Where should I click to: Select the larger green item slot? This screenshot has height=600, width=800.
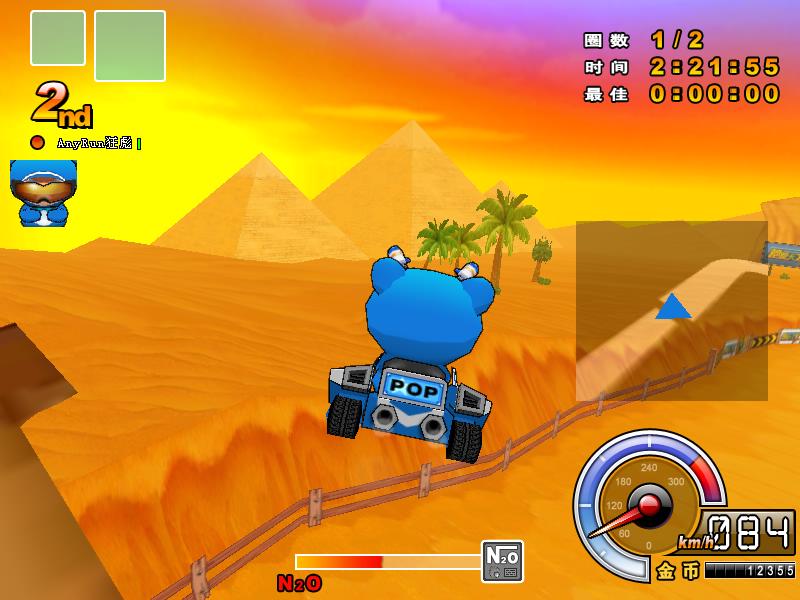[x=130, y=45]
